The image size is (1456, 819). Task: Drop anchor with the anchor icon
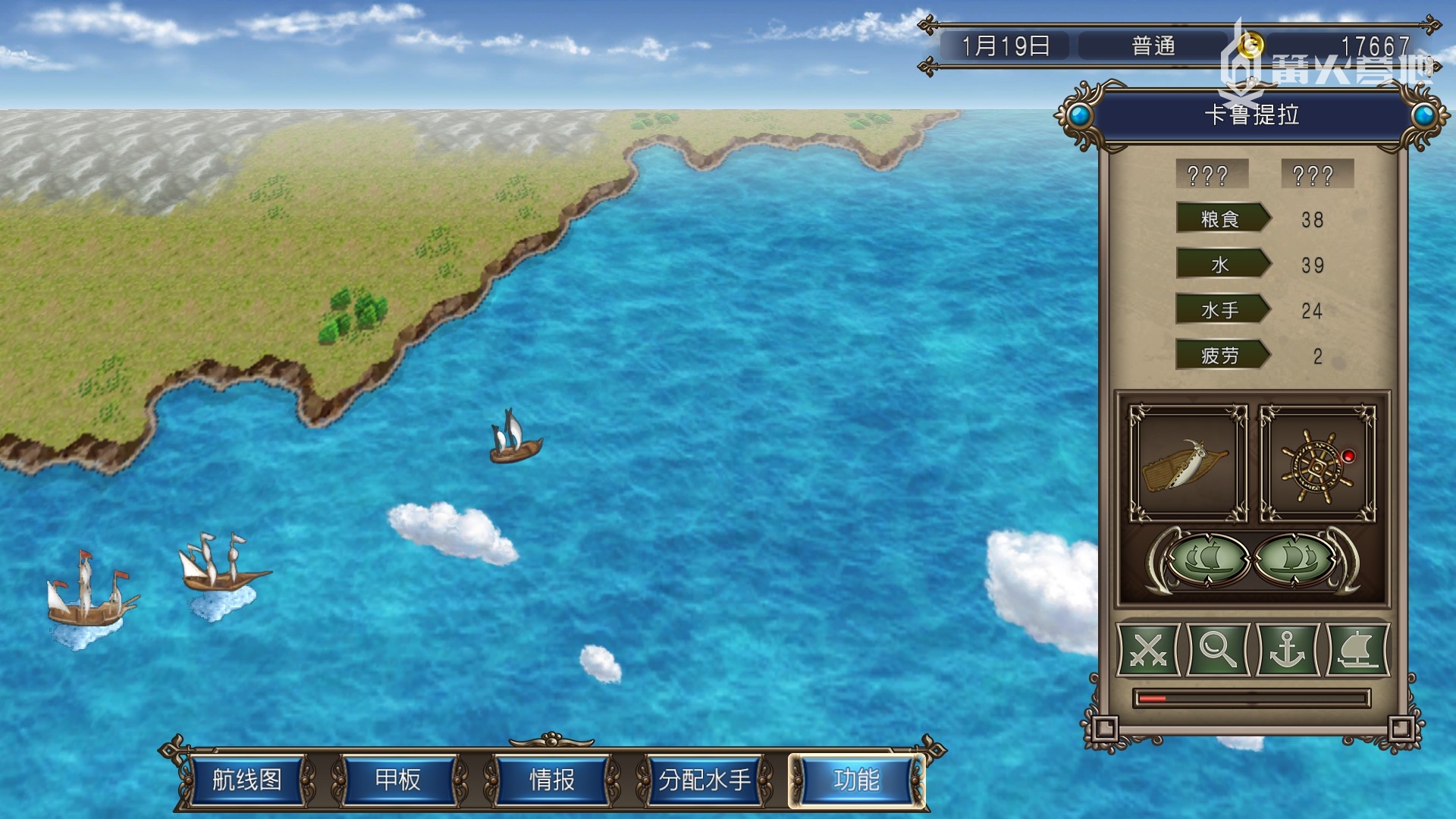pyautogui.click(x=1288, y=650)
